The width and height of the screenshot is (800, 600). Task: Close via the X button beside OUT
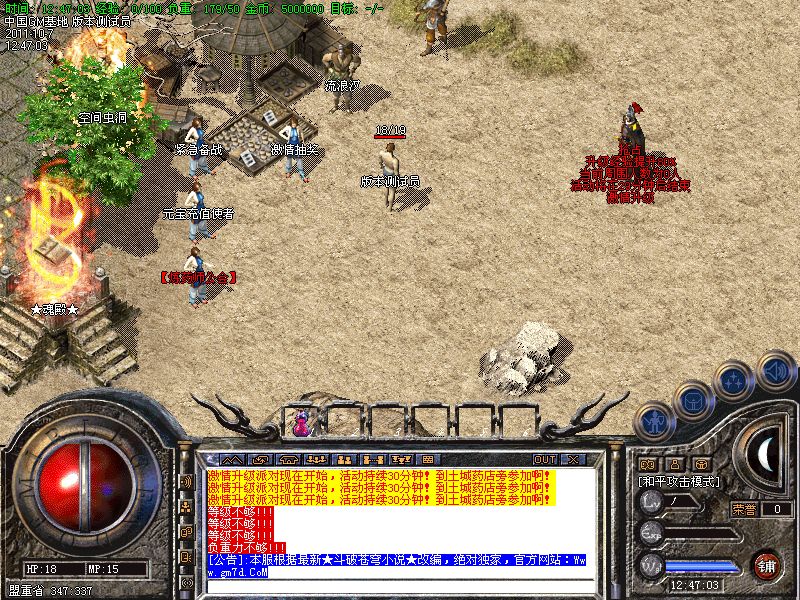(573, 460)
